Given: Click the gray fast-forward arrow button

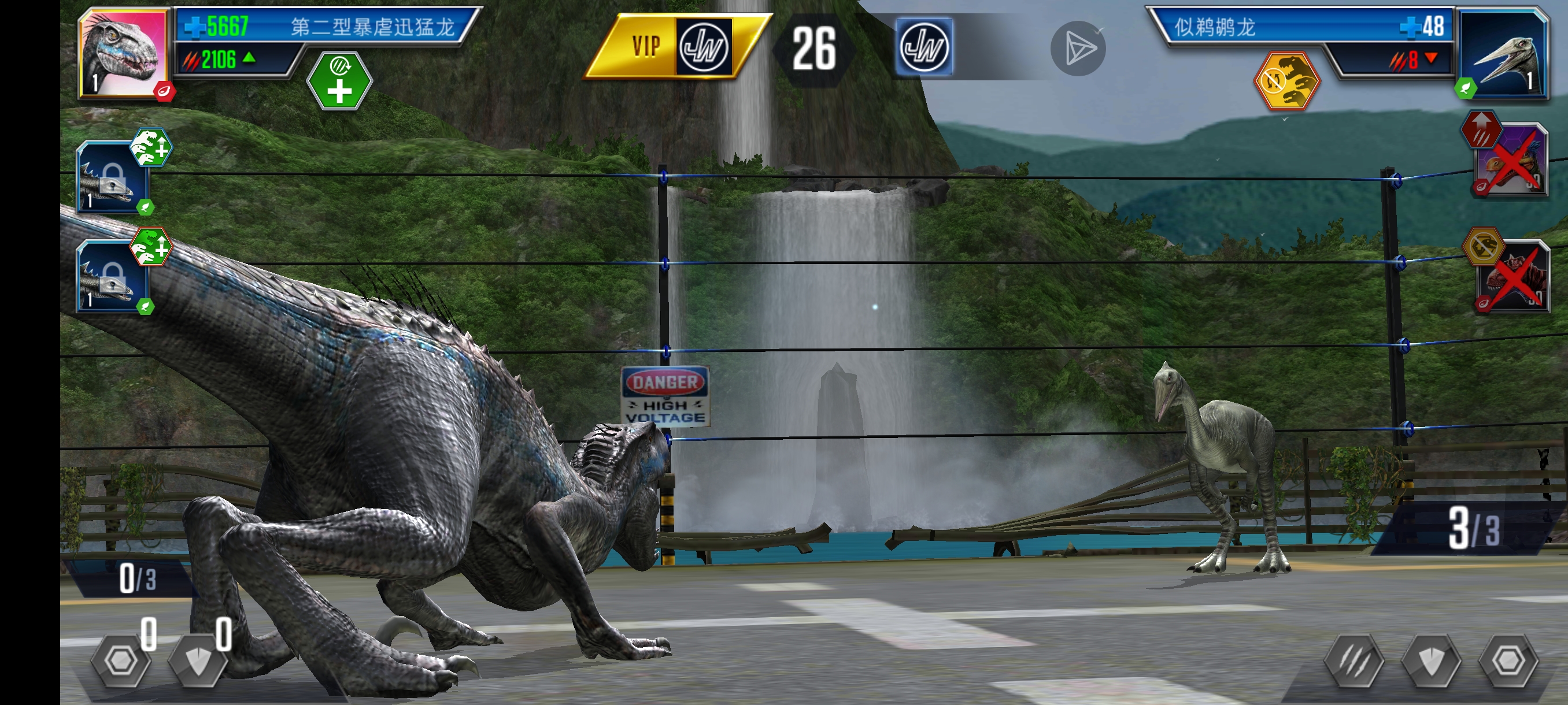Looking at the screenshot, I should (x=1077, y=49).
